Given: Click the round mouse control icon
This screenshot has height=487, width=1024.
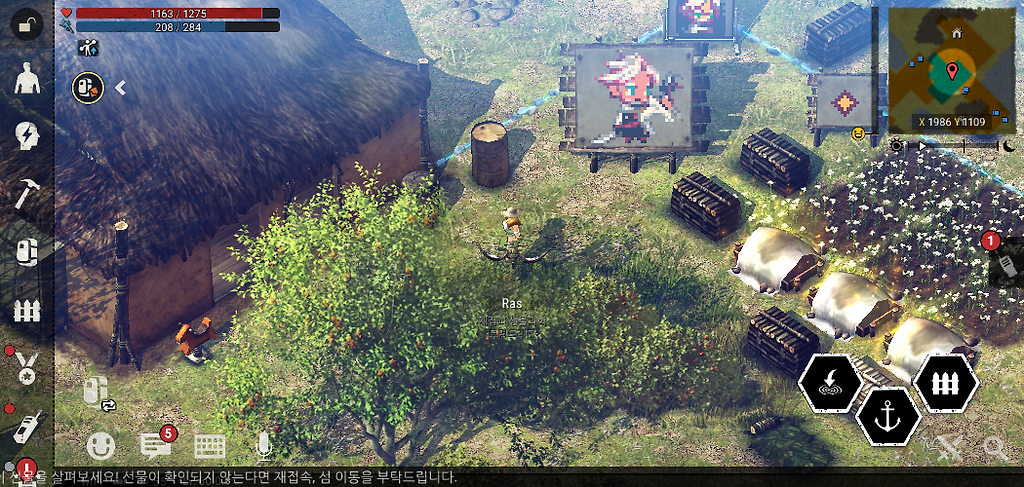Looking at the screenshot, I should [x=87, y=88].
